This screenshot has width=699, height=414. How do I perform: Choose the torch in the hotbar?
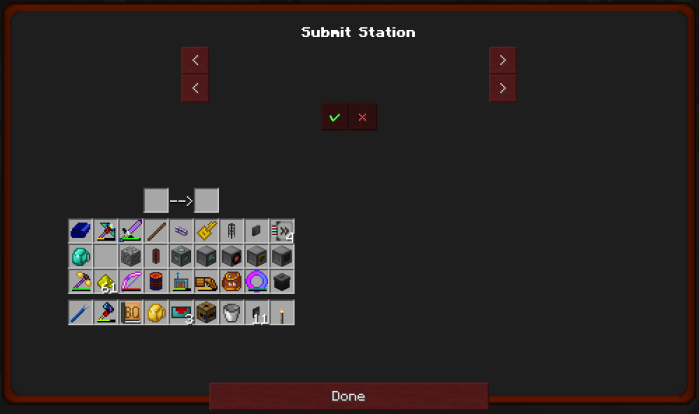[281, 313]
